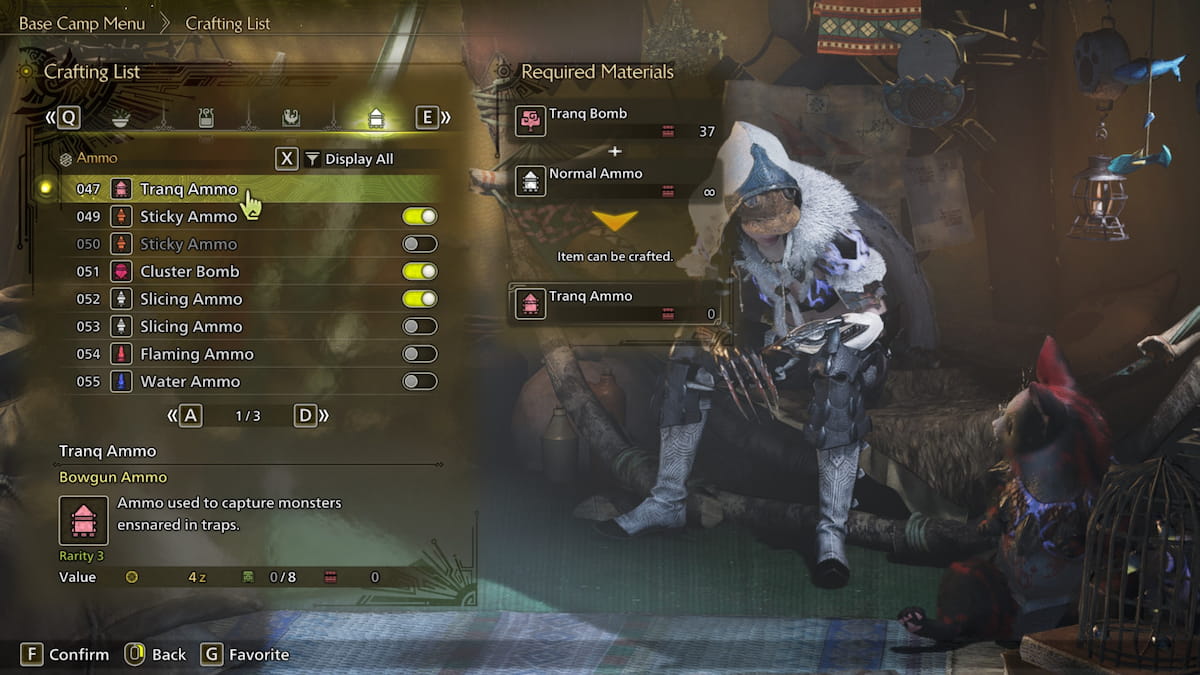Image resolution: width=1200 pixels, height=675 pixels.
Task: Switch to the mortar bowl crafting tab
Action: point(120,118)
